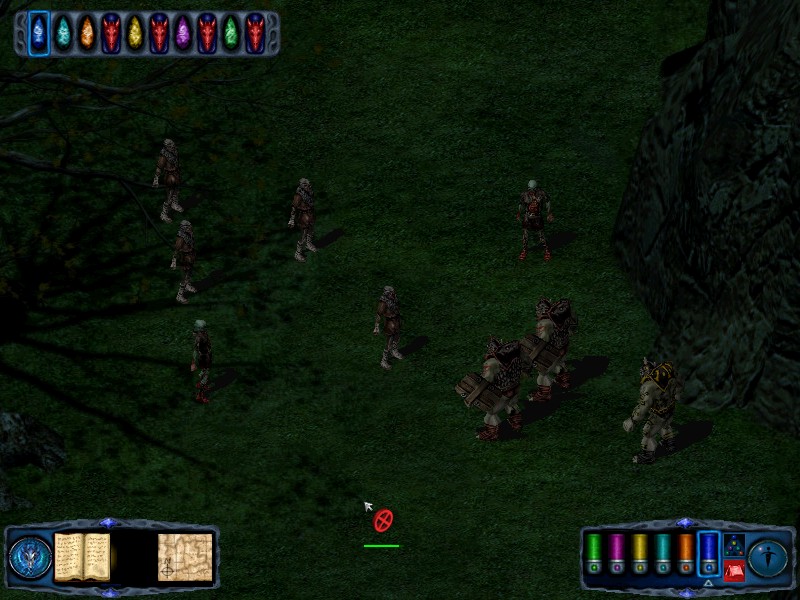Open the journal book

coord(82,557)
